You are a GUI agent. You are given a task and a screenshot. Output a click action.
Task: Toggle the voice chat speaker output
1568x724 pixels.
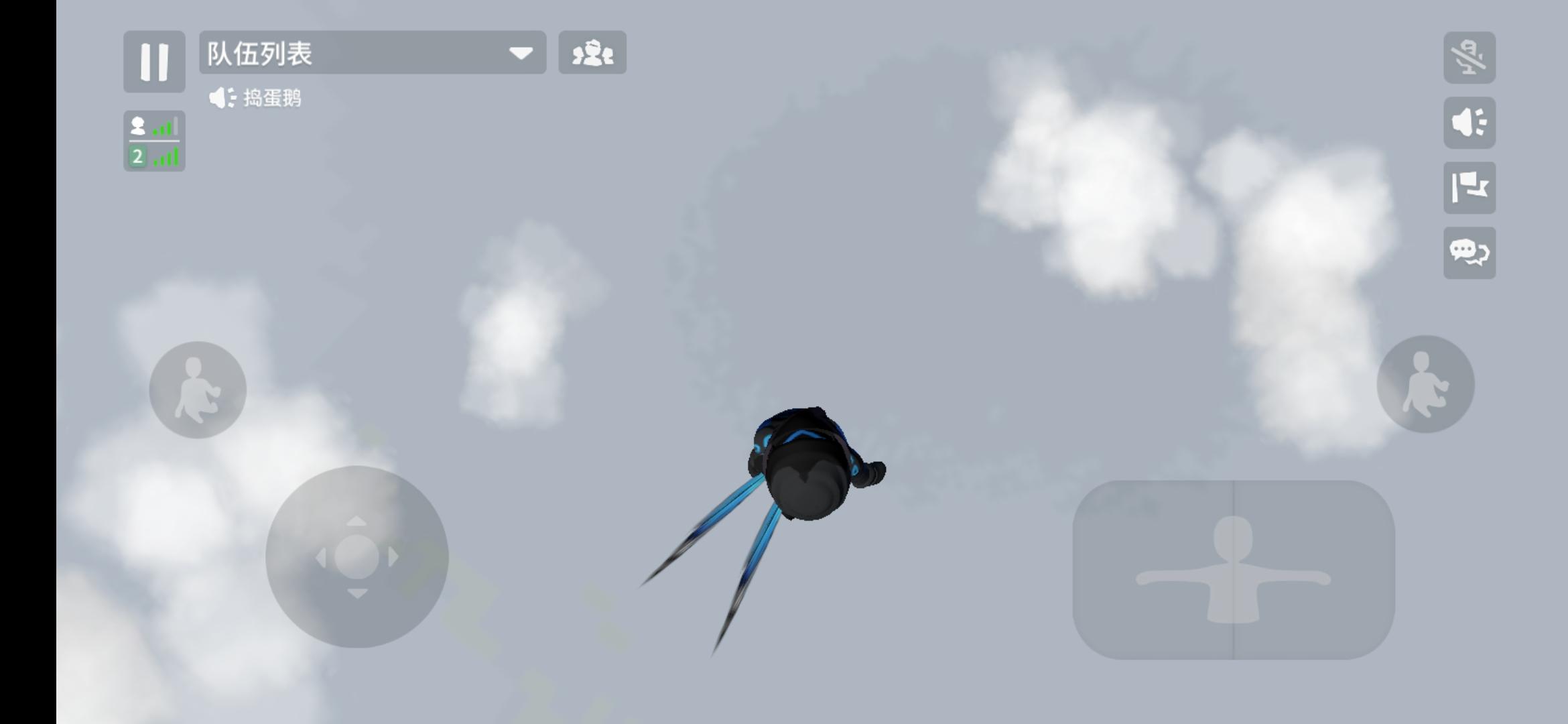tap(1469, 123)
